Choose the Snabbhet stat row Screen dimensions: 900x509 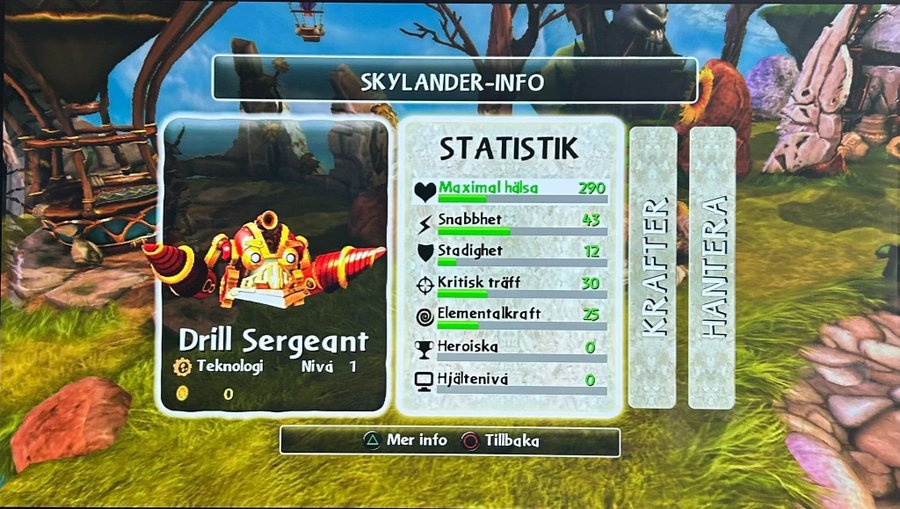(510, 222)
